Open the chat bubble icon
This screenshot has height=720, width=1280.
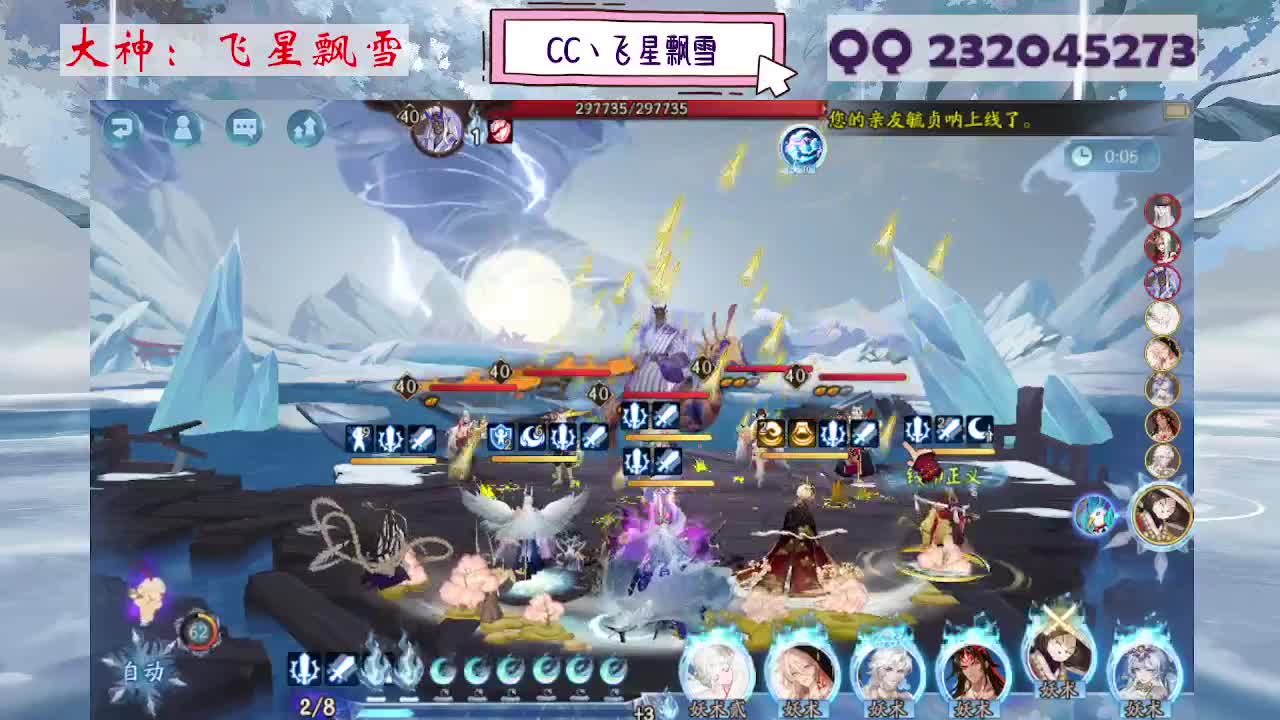[243, 130]
